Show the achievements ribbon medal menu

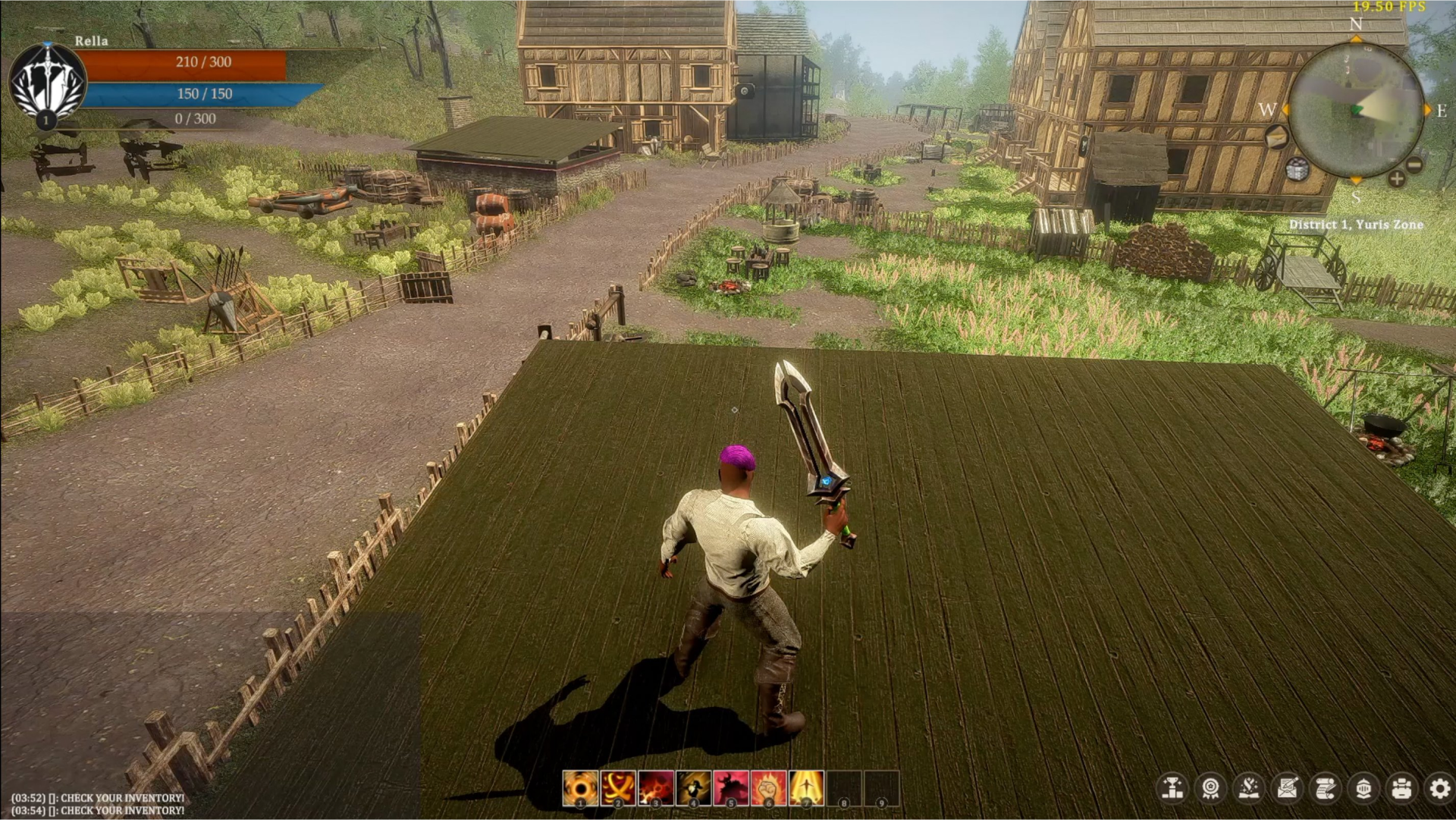(x=1211, y=789)
